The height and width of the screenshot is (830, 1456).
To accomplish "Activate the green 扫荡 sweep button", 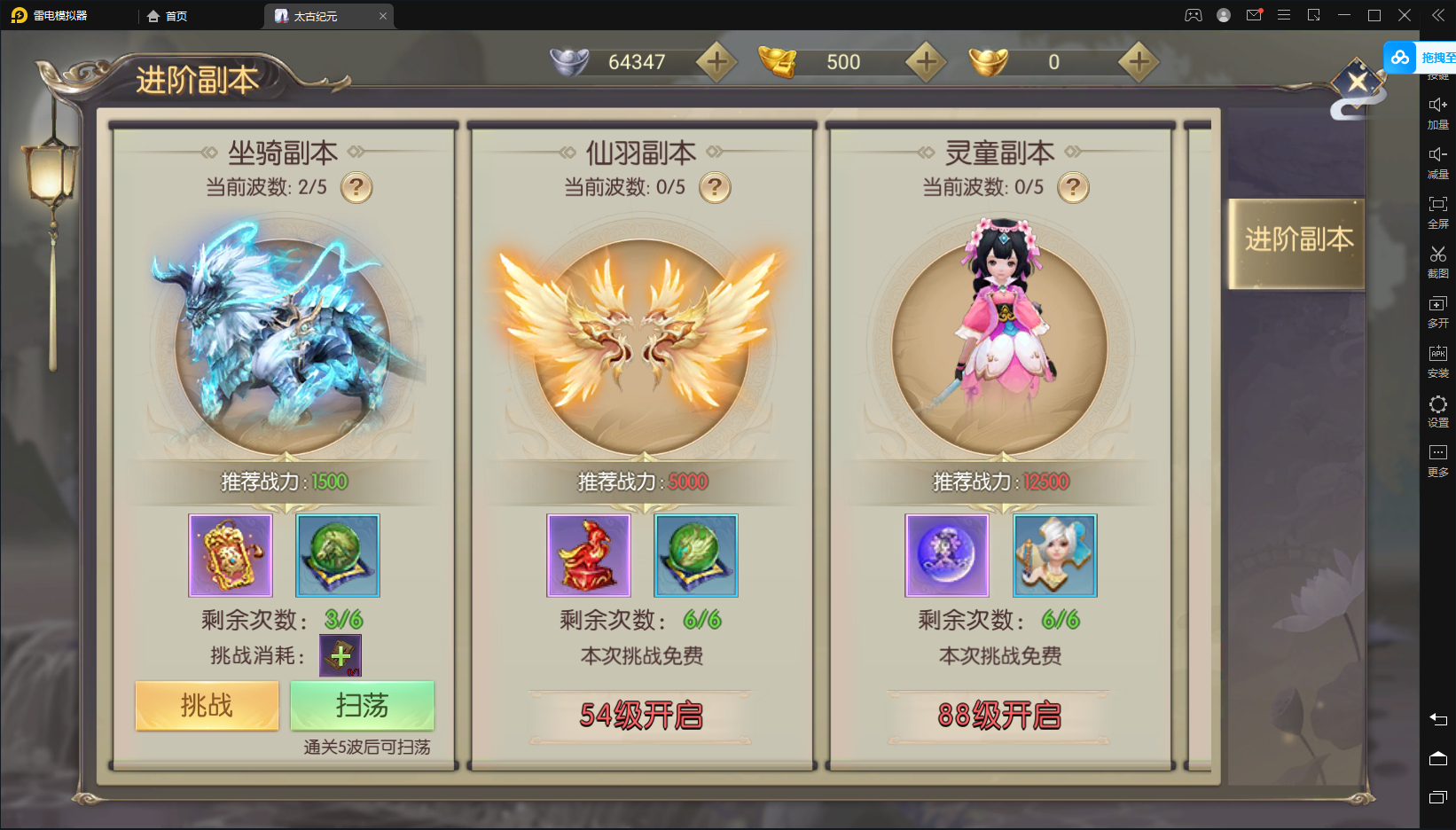I will (362, 706).
